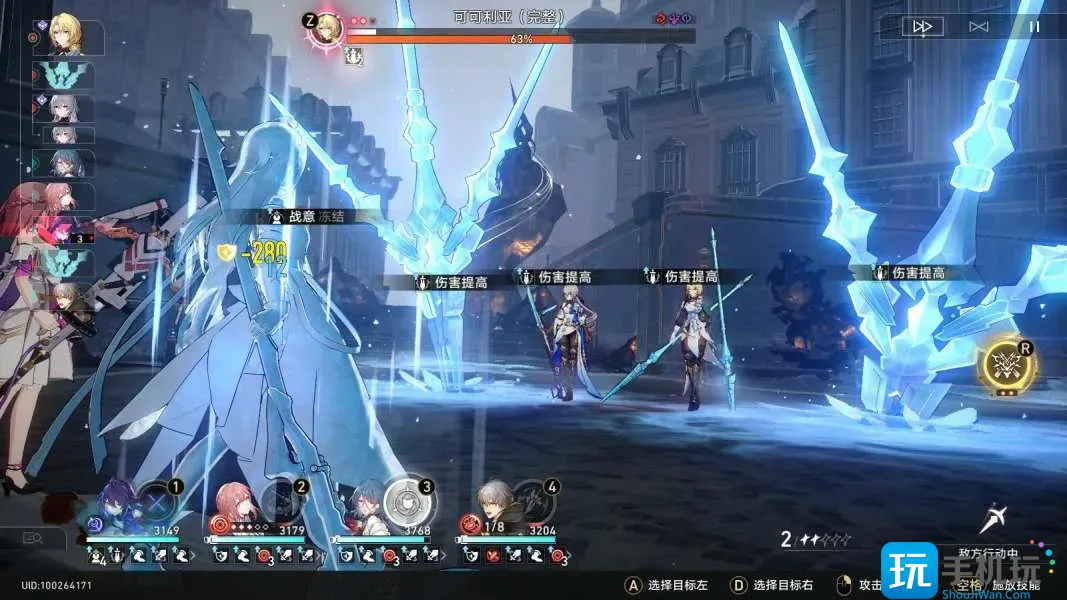This screenshot has height=600, width=1067.
Task: Toggle the double-speed battle button
Action: (922, 27)
